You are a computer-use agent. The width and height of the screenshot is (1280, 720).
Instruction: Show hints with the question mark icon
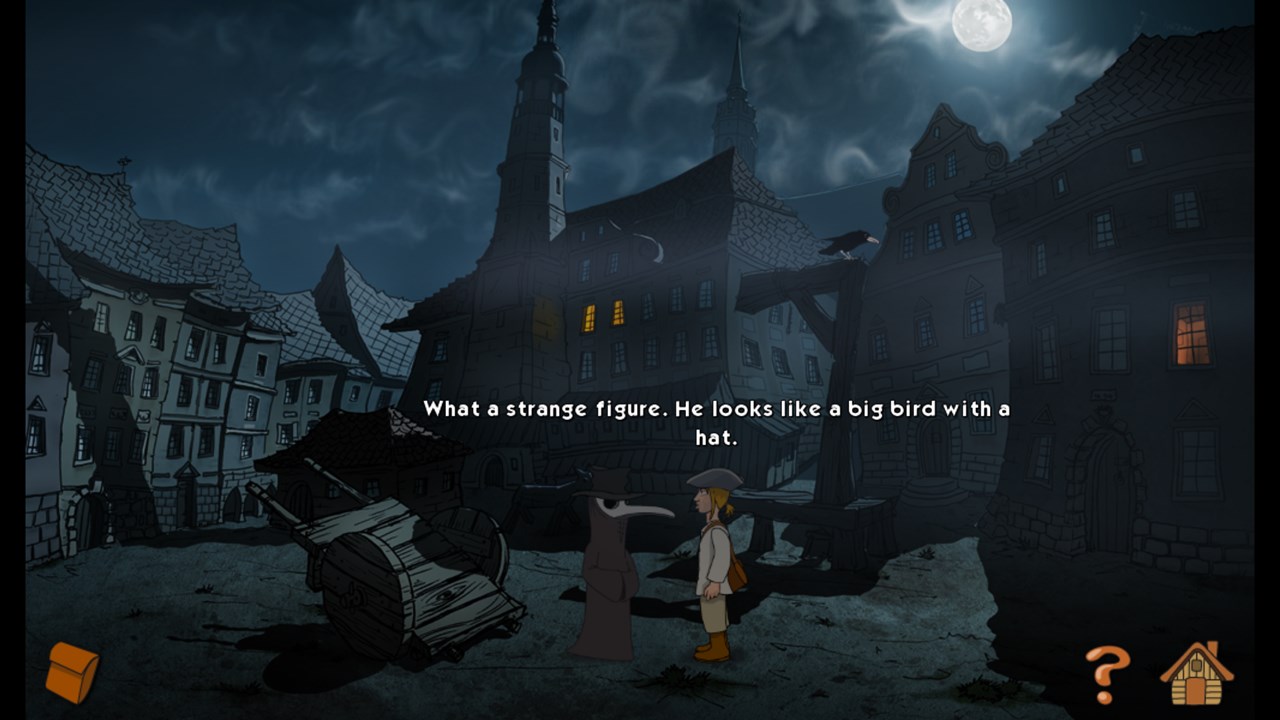pyautogui.click(x=1107, y=673)
